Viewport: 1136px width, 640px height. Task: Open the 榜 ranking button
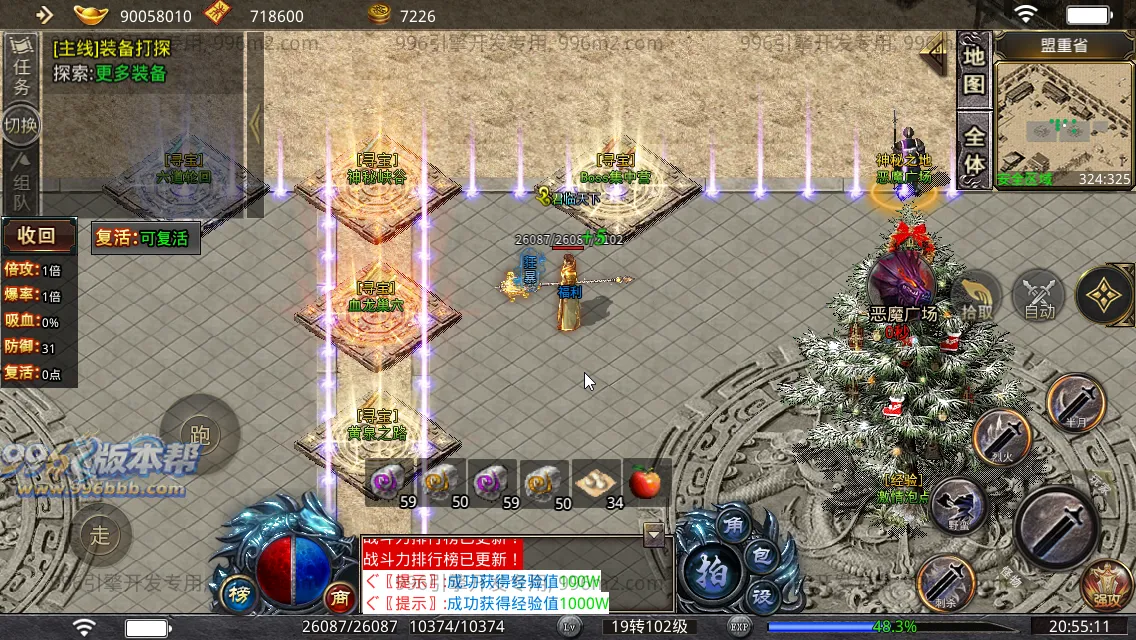pyautogui.click(x=239, y=591)
